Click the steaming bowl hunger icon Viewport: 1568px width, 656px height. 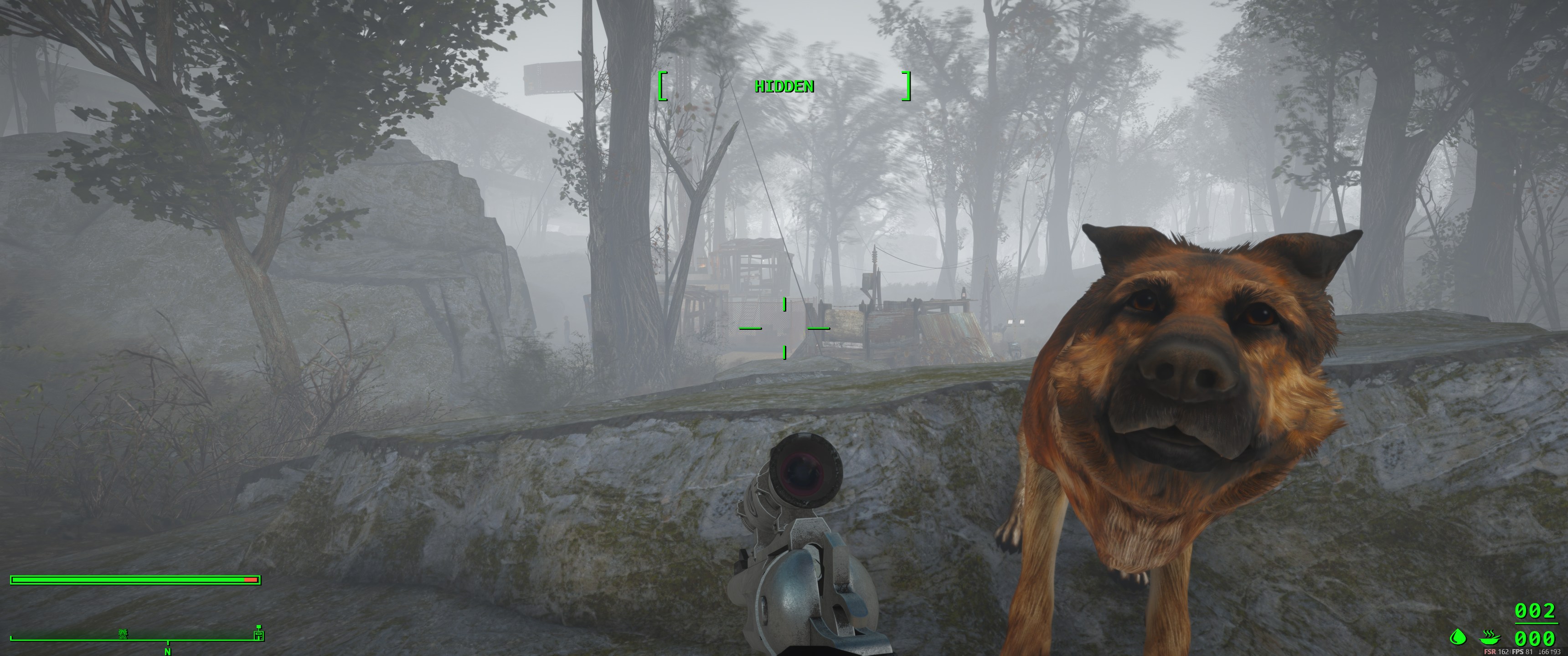(1490, 637)
